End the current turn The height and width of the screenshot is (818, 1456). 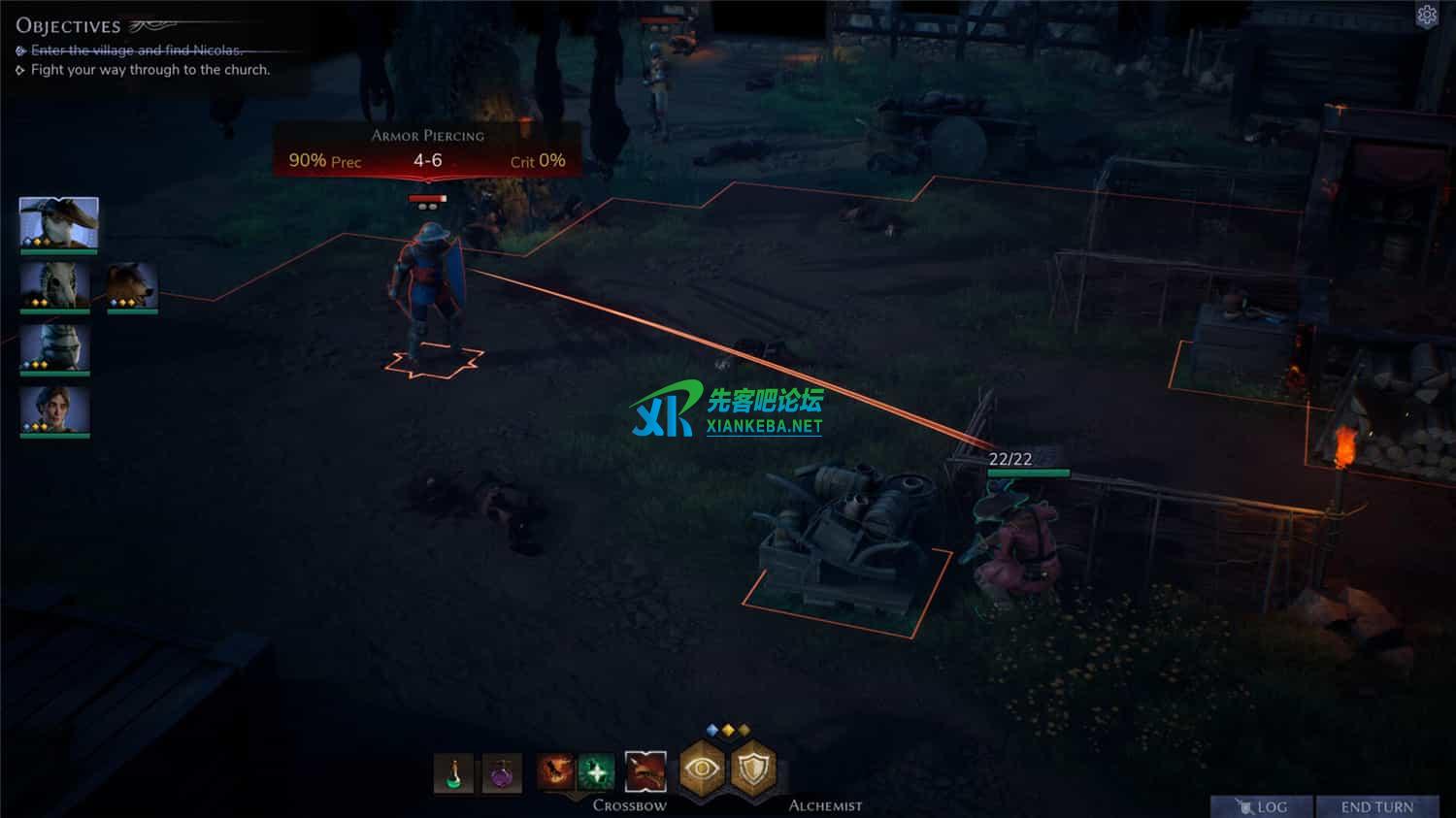tap(1376, 806)
